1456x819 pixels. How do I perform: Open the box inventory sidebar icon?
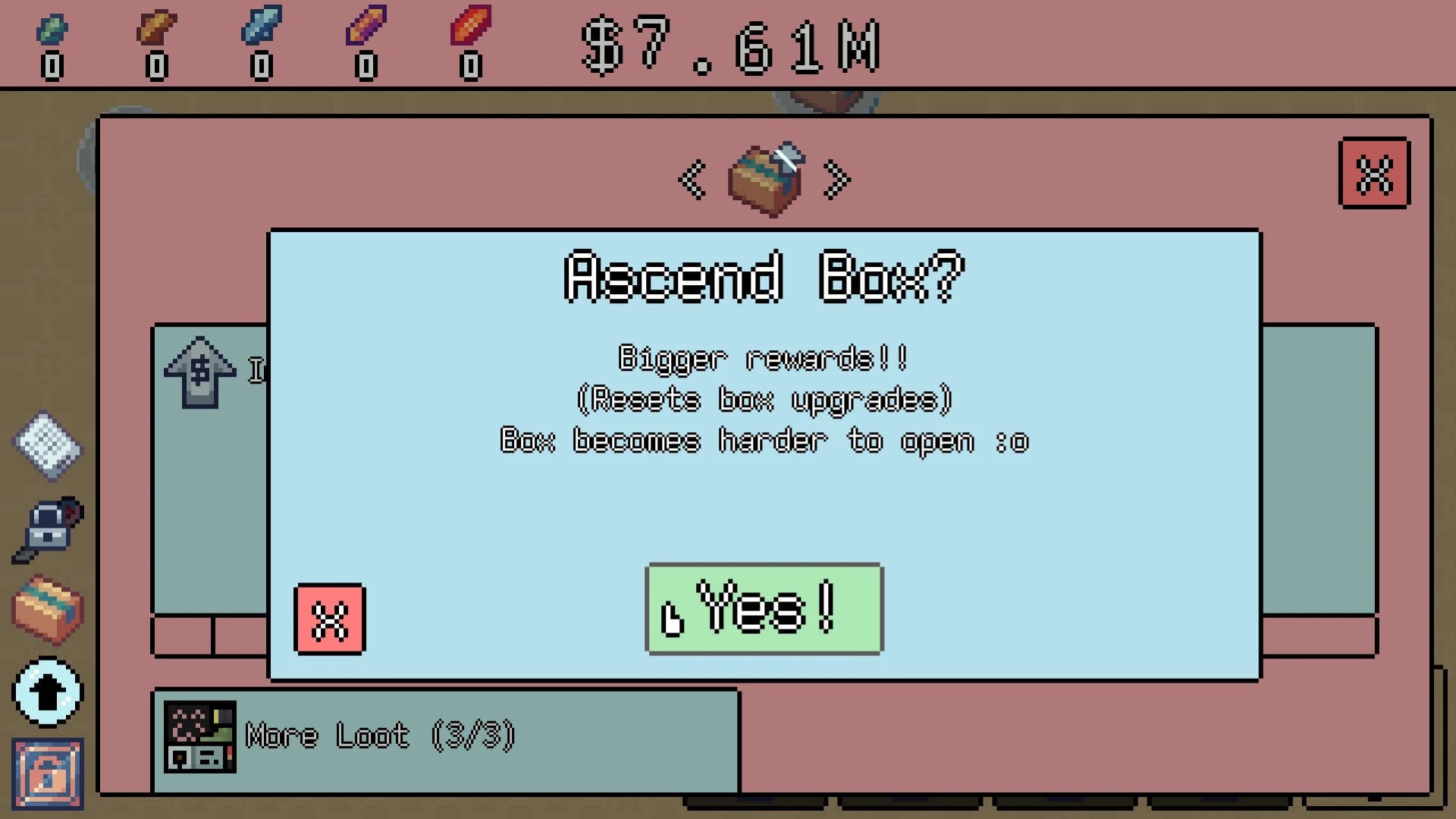pyautogui.click(x=47, y=610)
